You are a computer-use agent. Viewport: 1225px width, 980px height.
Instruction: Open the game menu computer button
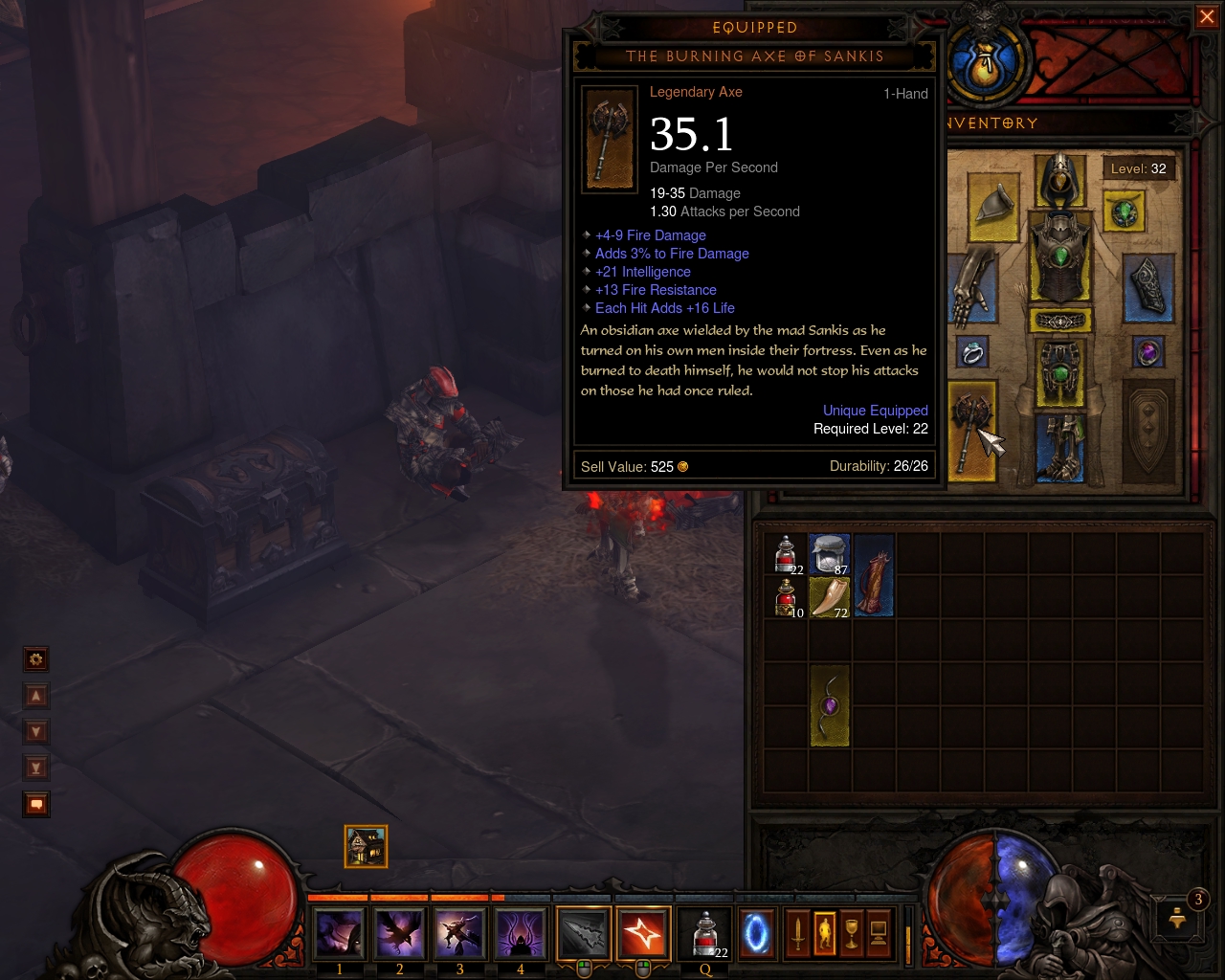[x=879, y=932]
